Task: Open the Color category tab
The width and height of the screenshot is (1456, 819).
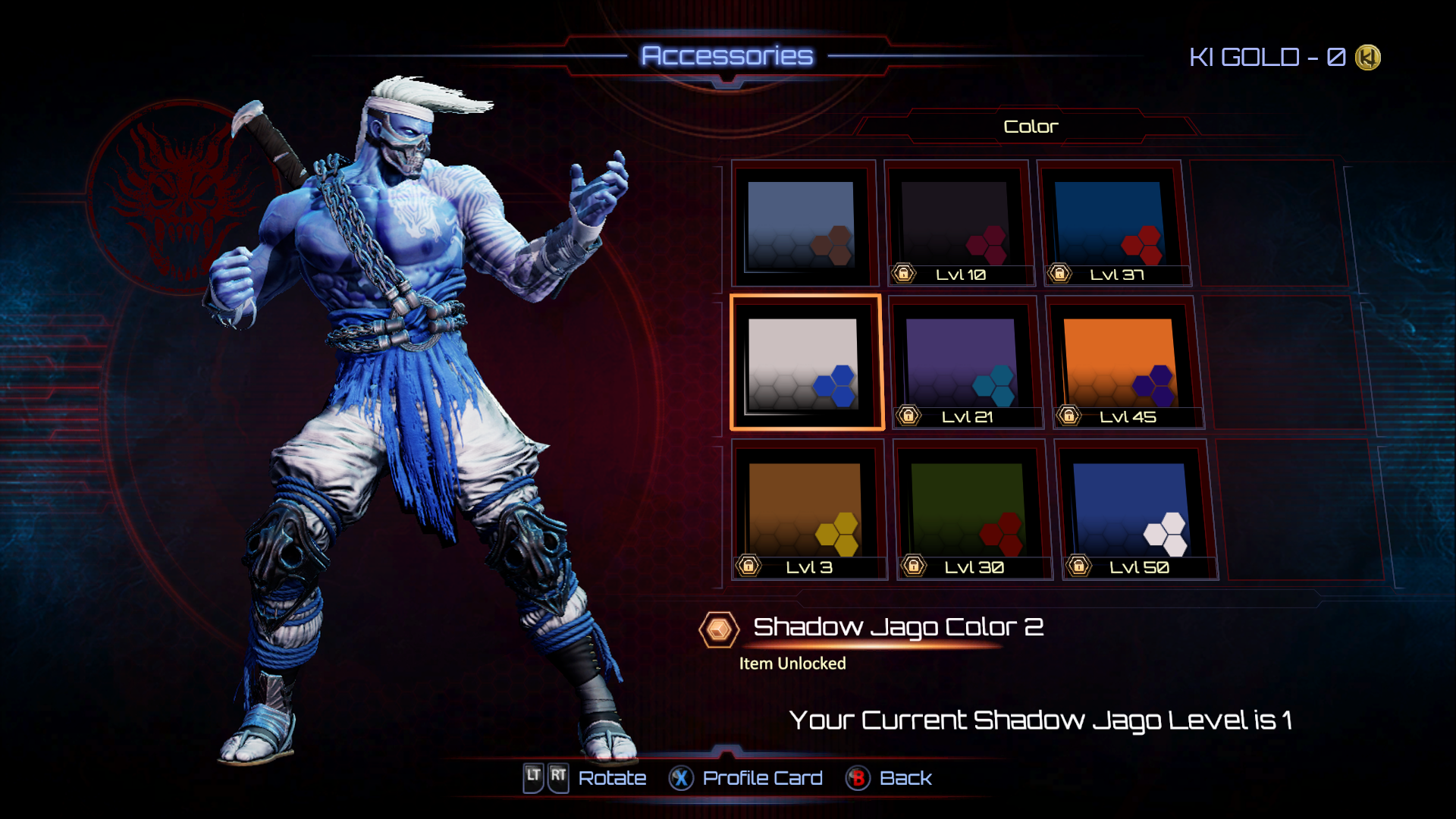Action: [x=1030, y=127]
